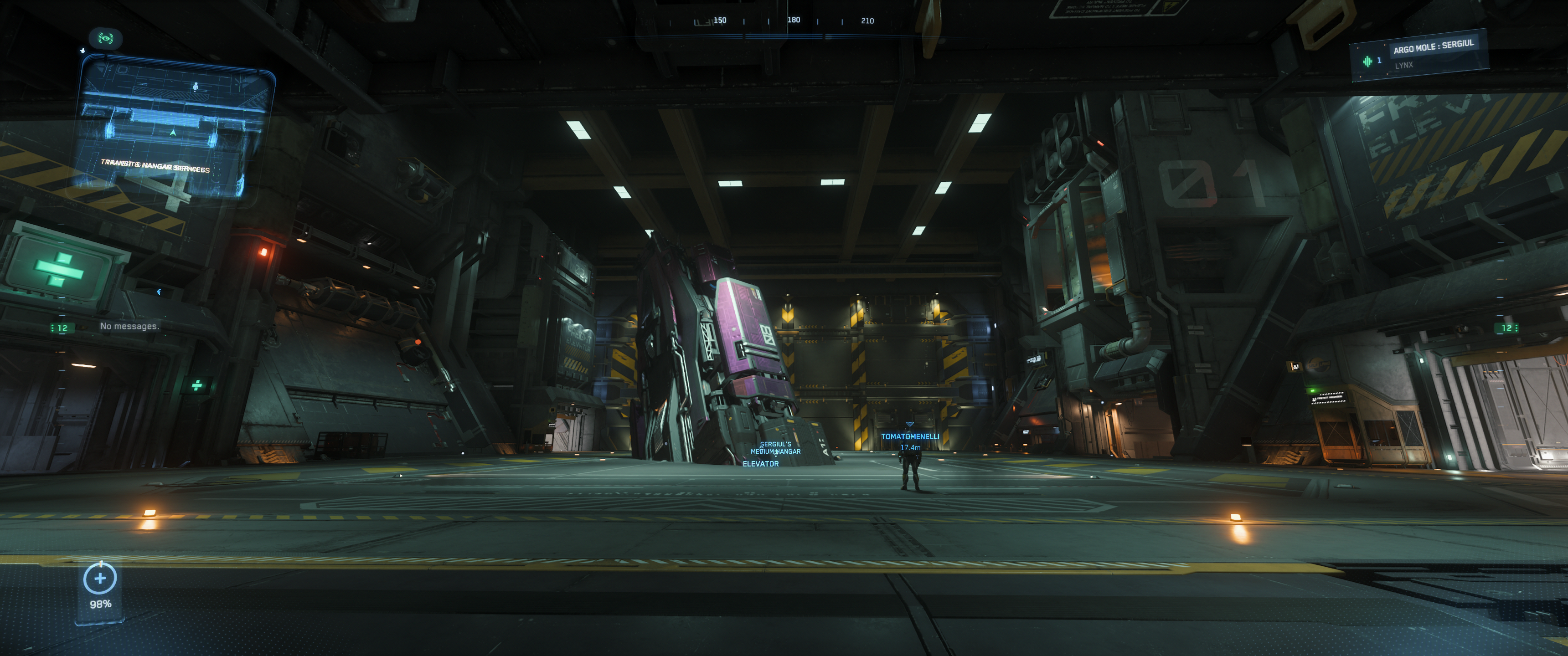This screenshot has height=656, width=1568.
Task: Open the chat area showing No messages
Action: (129, 326)
